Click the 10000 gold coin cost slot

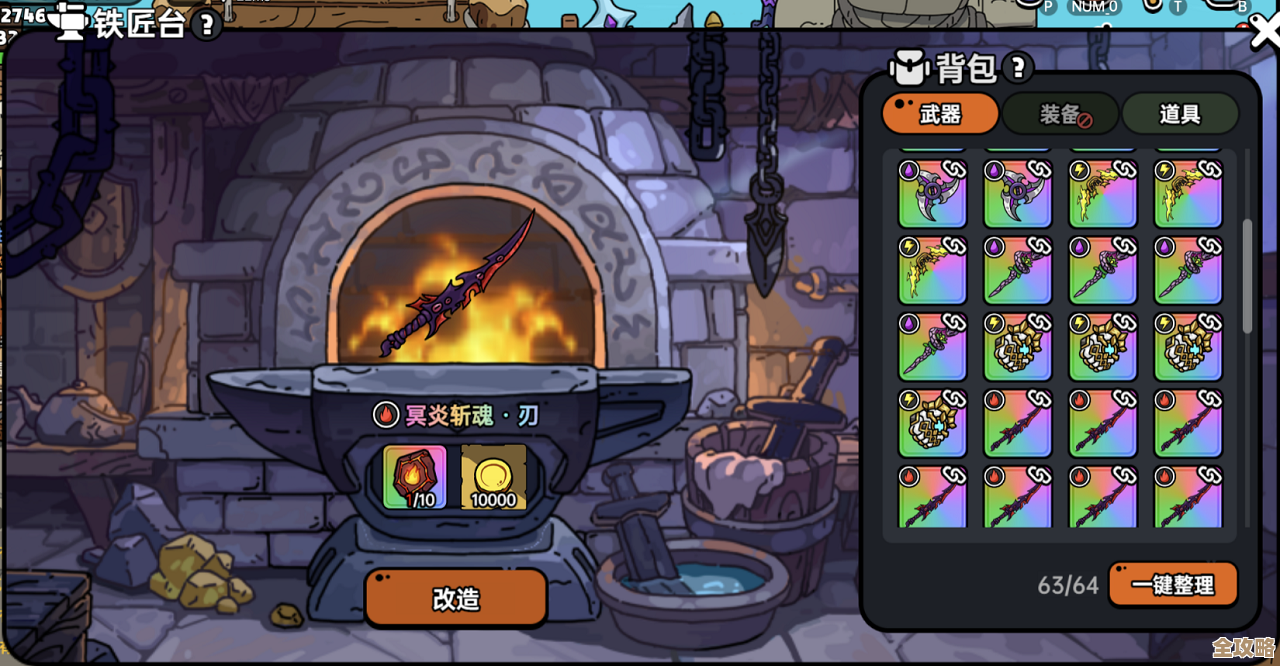coord(493,478)
